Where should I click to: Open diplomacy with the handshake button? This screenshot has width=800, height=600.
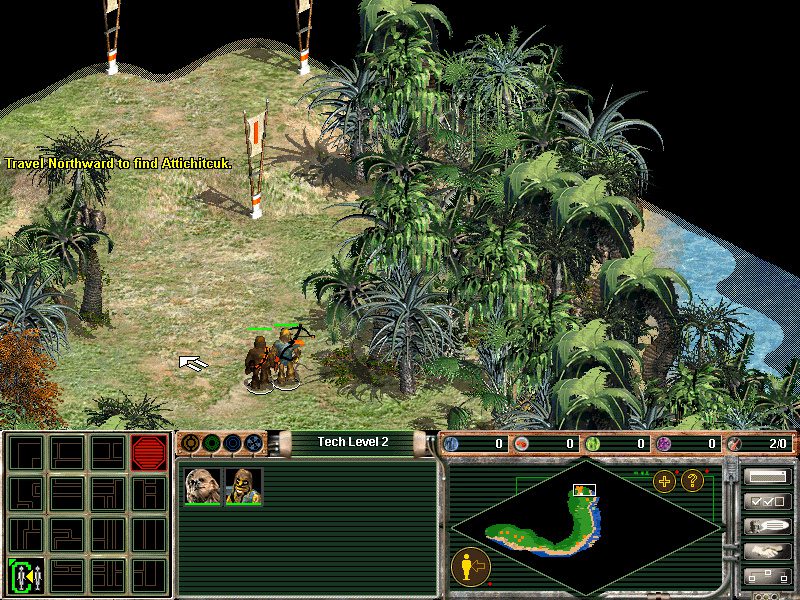(767, 551)
